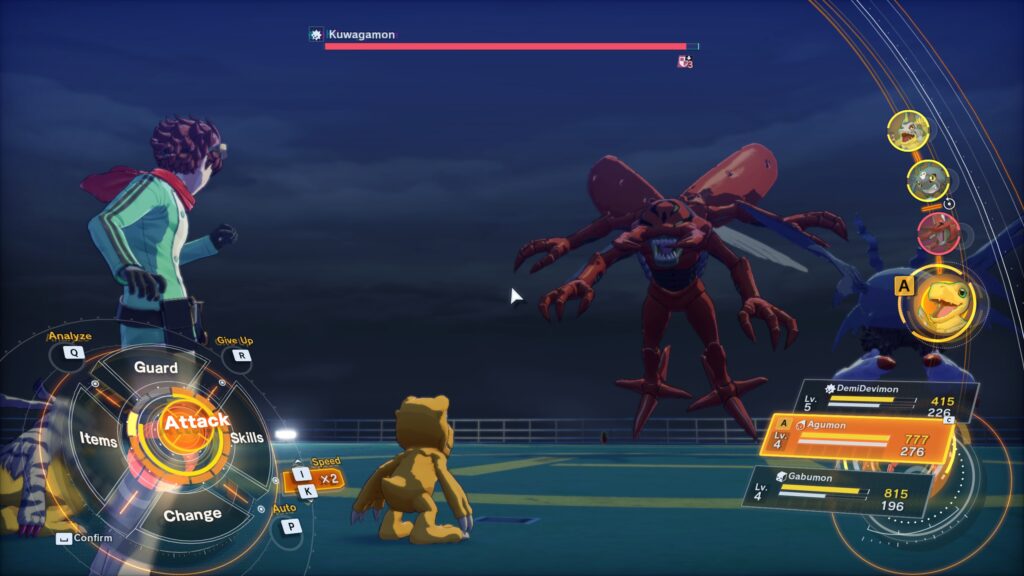
Task: Toggle Auto battle mode
Action: tap(290, 525)
